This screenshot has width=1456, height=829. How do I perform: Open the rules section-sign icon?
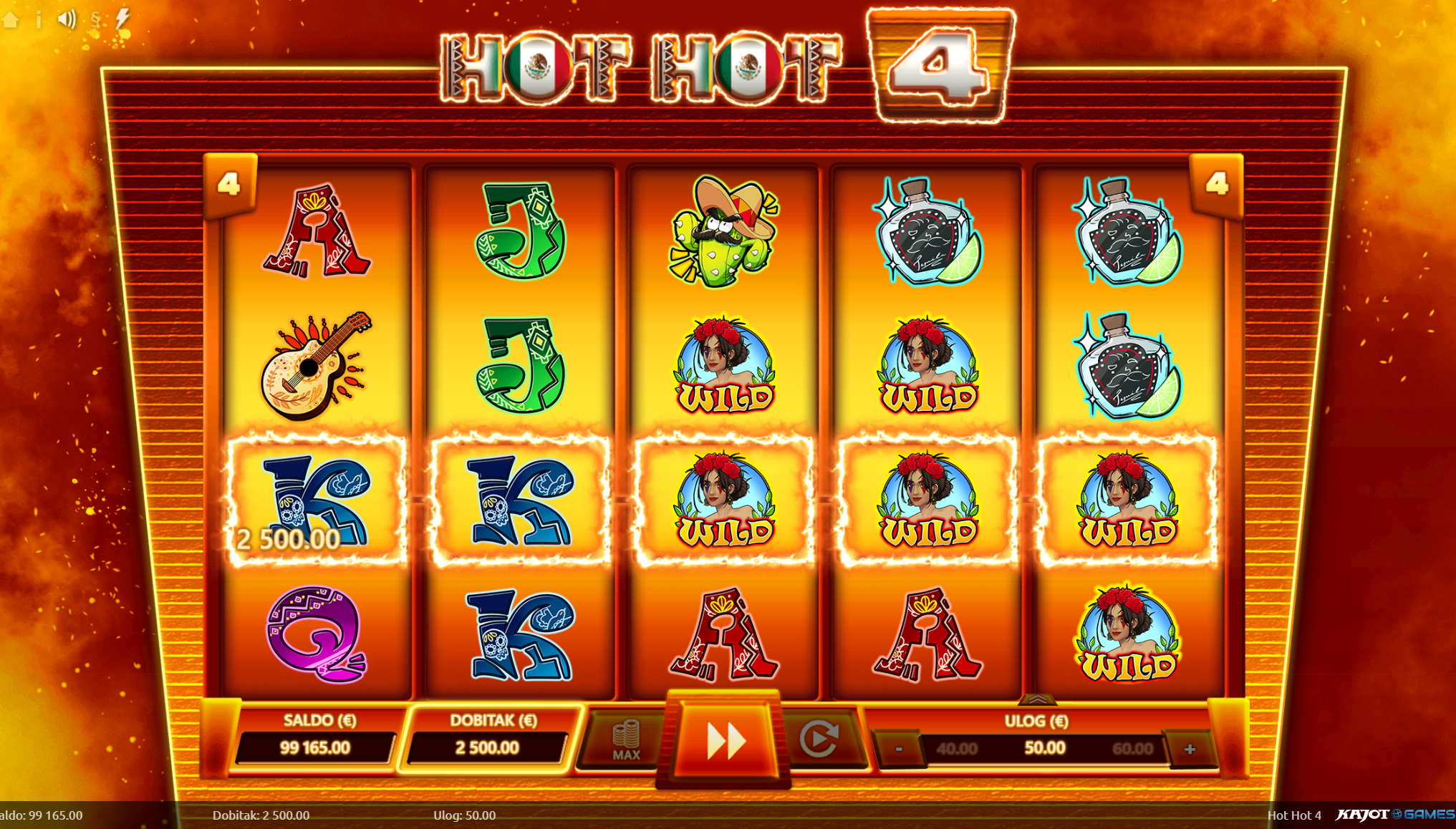point(95,19)
